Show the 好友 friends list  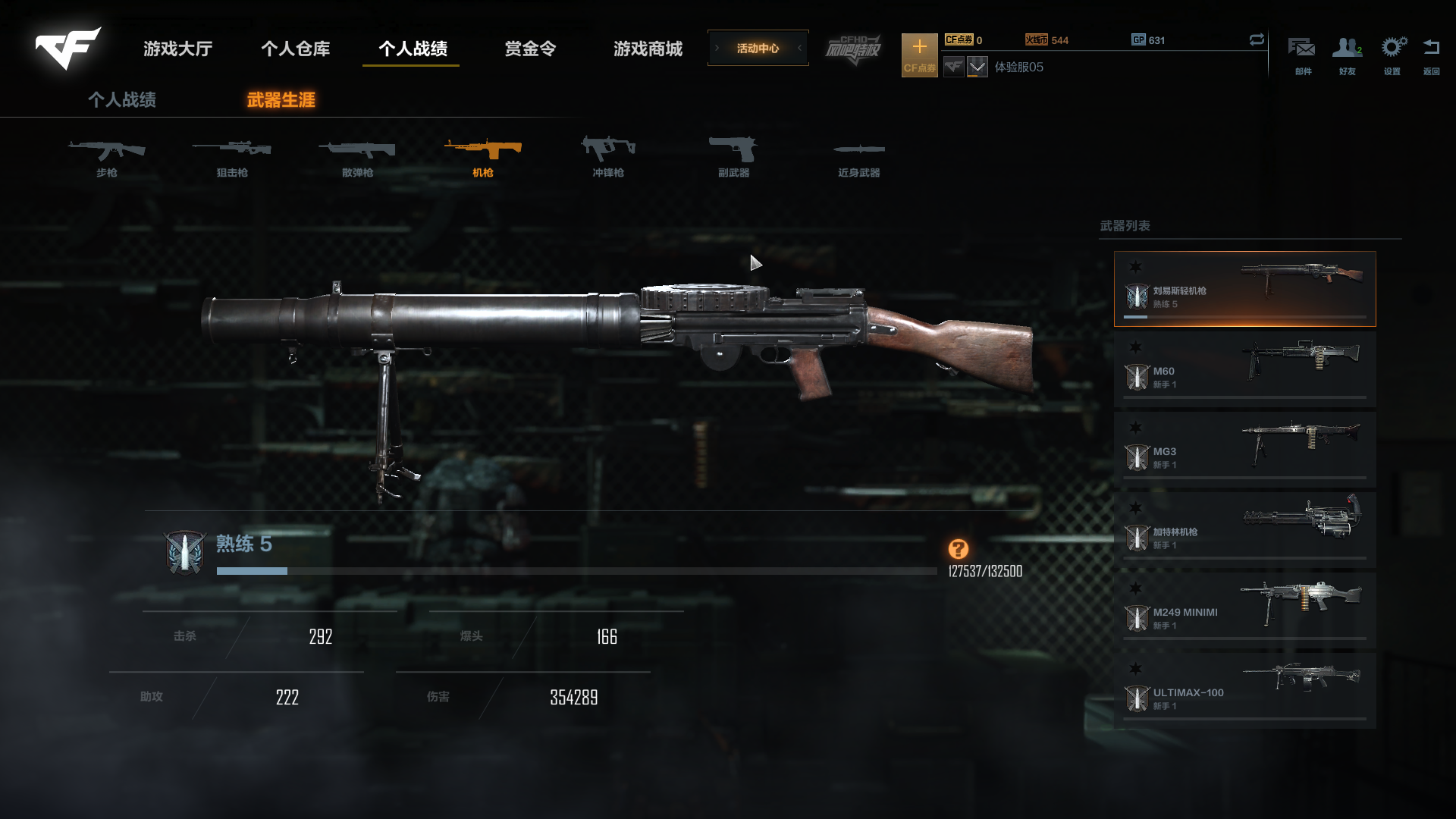click(1347, 55)
